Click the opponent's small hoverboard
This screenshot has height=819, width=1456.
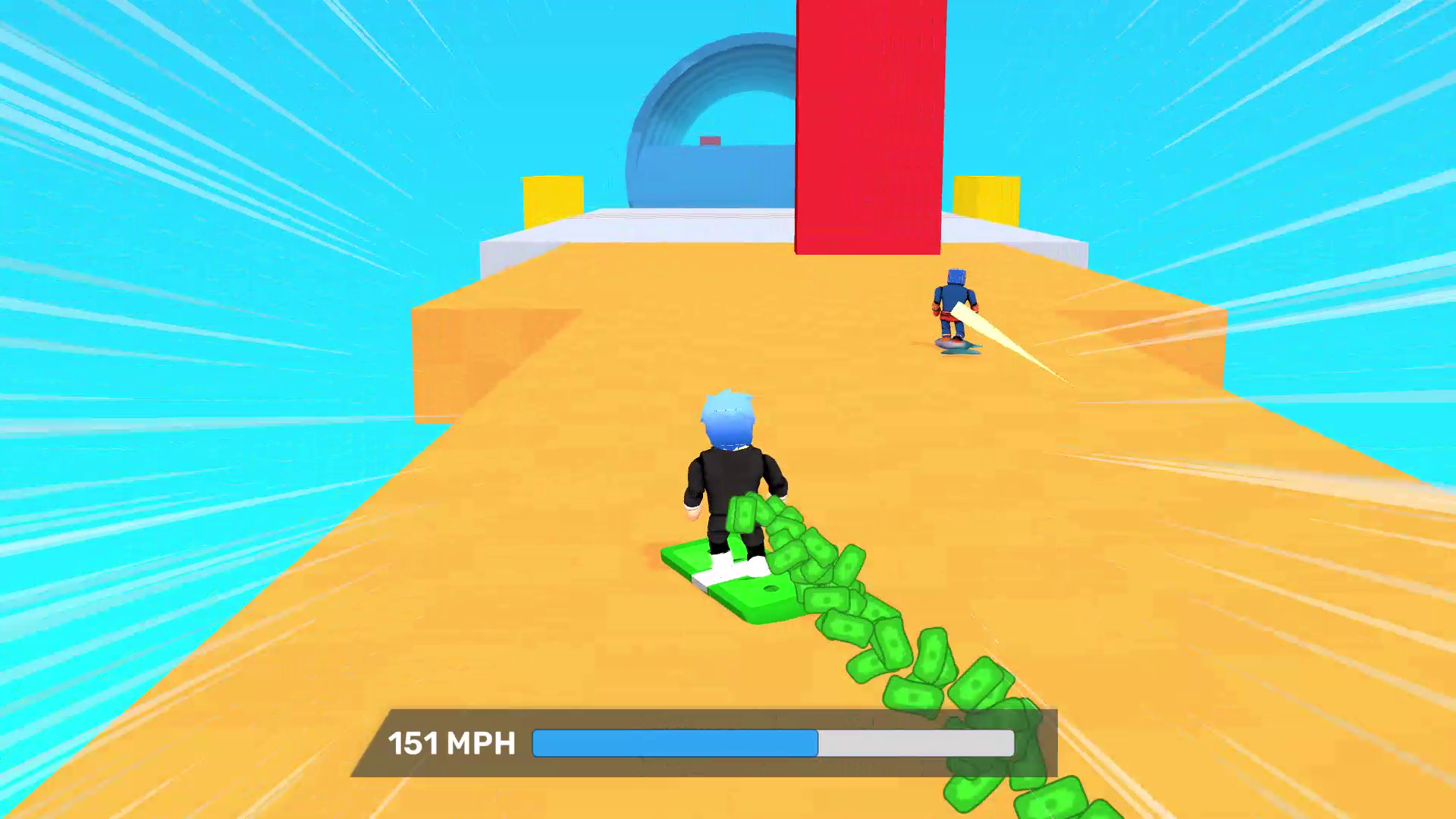[x=955, y=347]
